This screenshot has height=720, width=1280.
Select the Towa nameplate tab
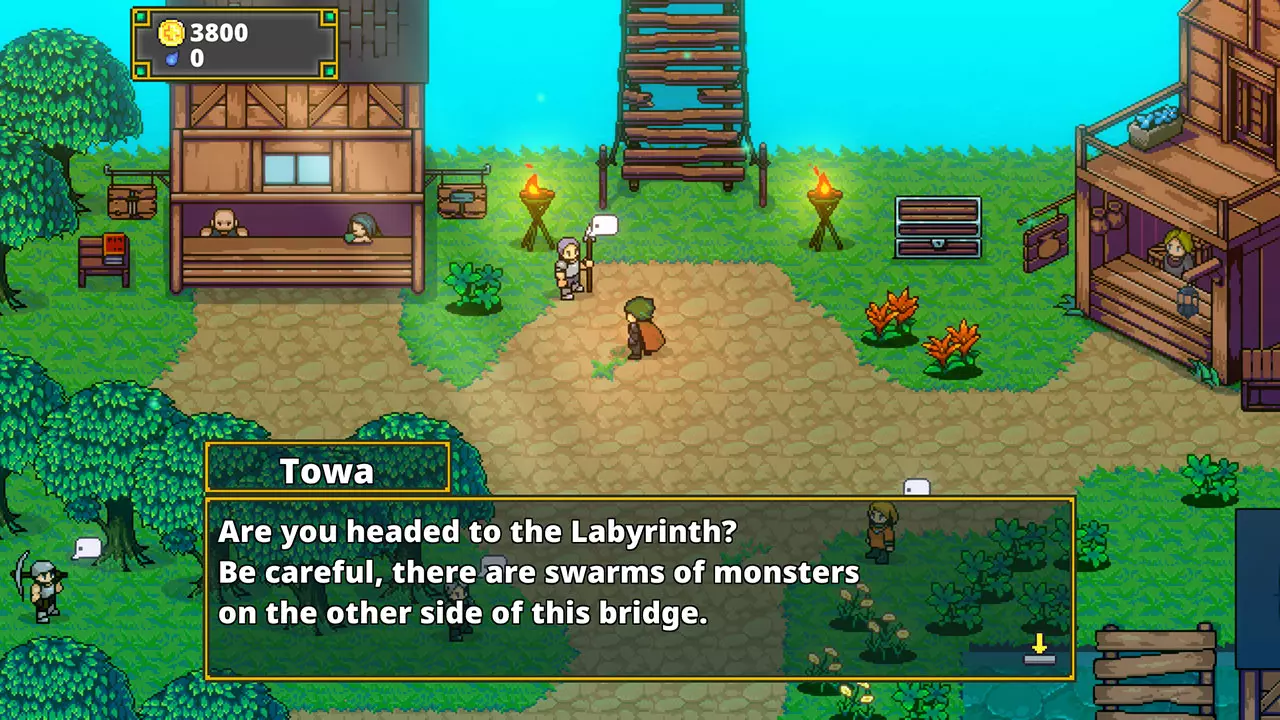point(327,469)
